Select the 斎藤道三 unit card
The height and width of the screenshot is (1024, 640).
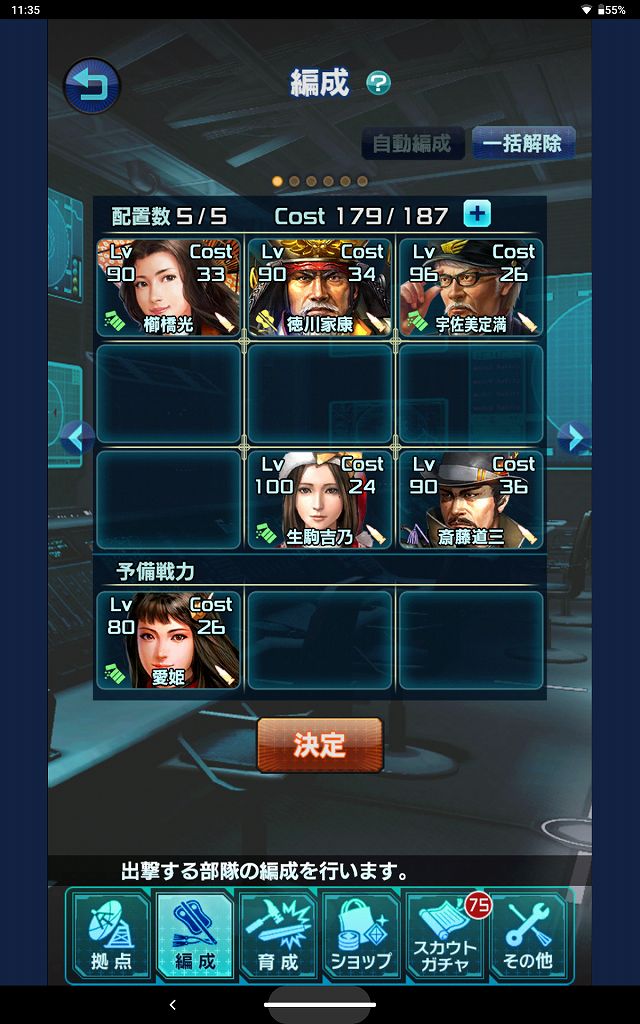(x=471, y=500)
